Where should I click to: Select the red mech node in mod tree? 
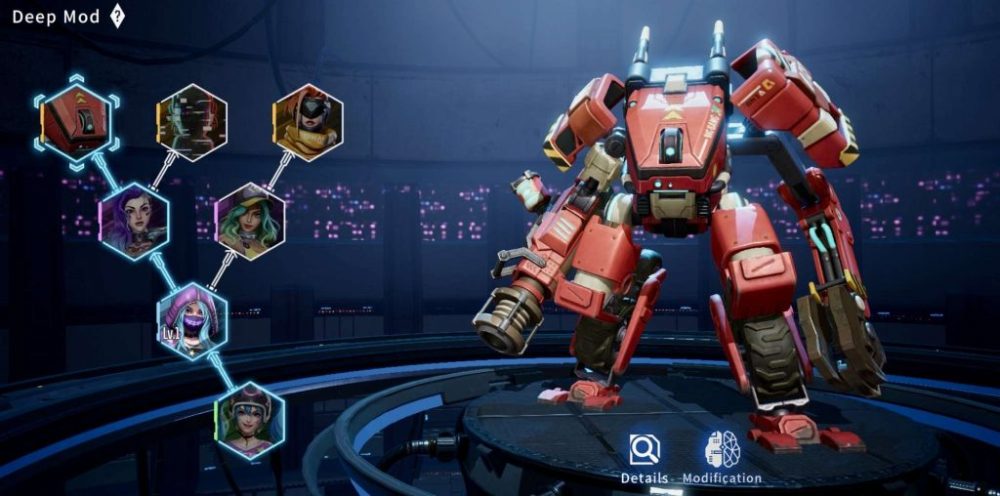(76, 121)
